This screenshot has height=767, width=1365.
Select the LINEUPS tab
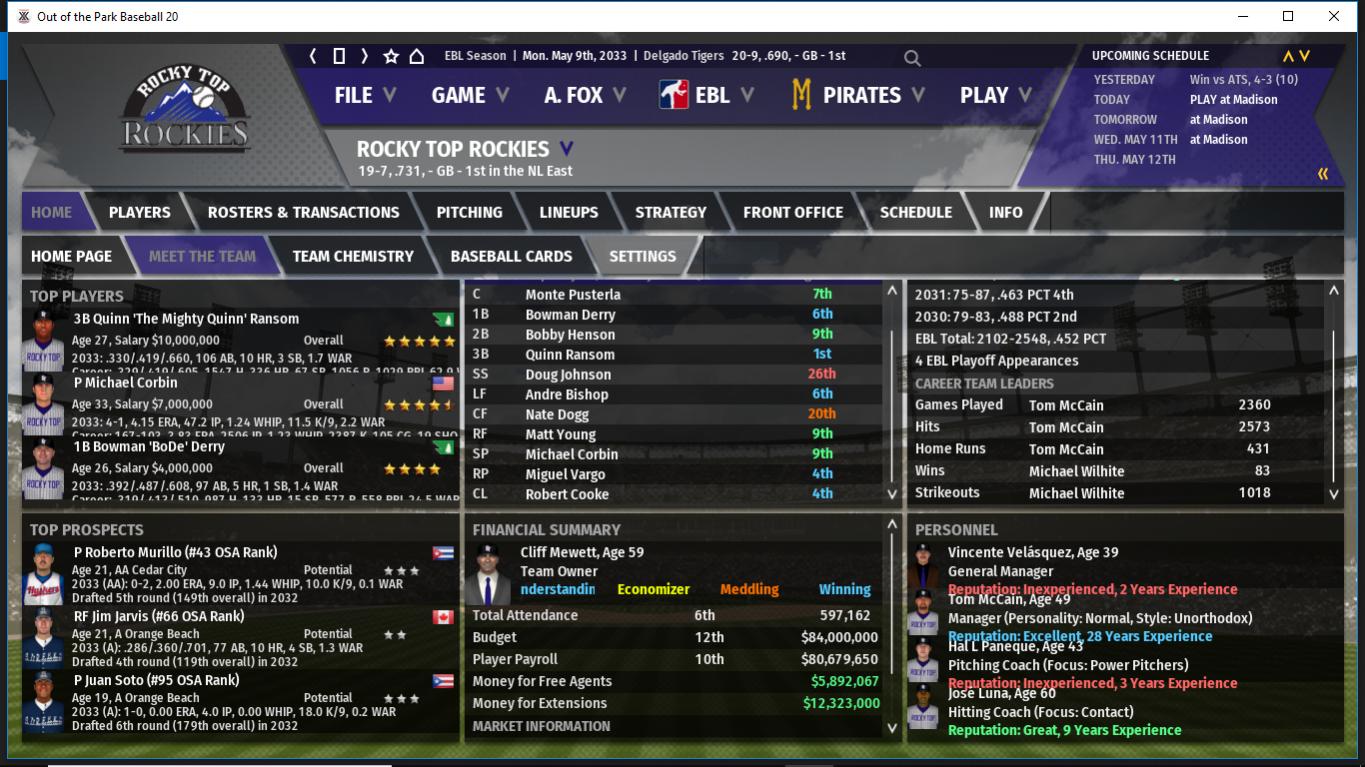tap(568, 212)
